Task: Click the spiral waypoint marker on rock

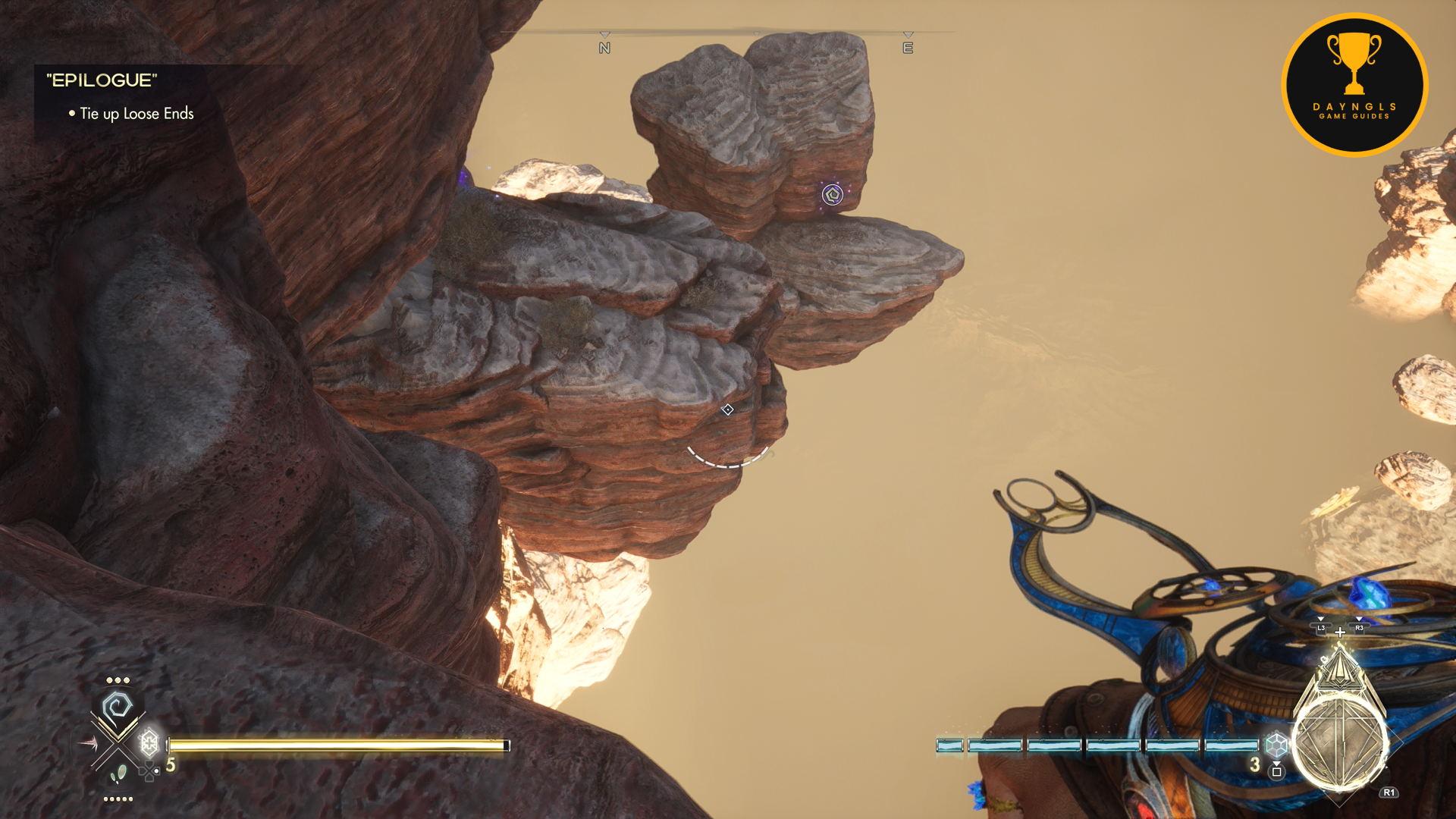Action: [x=832, y=195]
